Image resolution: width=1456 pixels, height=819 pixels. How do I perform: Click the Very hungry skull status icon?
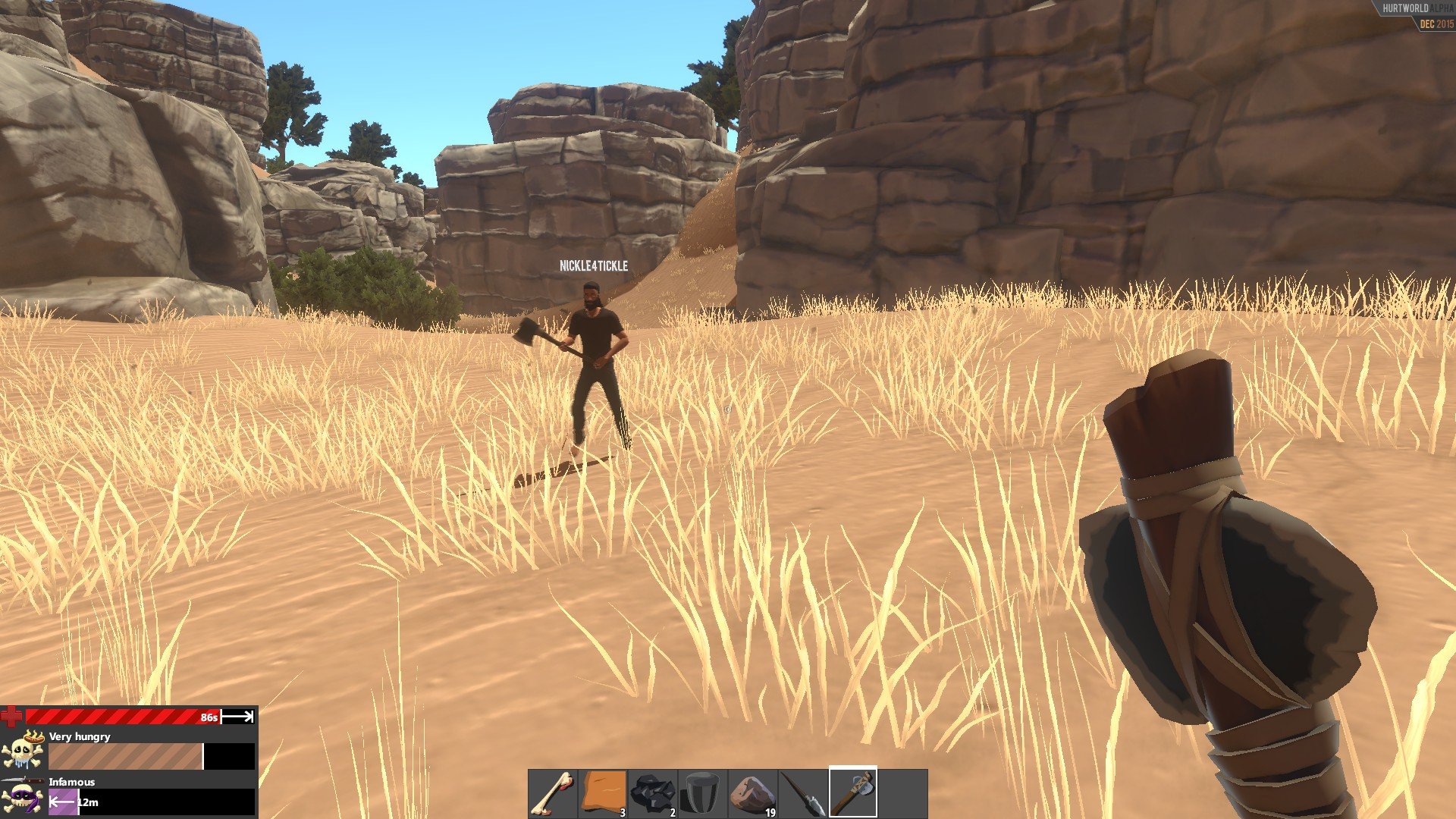(22, 749)
